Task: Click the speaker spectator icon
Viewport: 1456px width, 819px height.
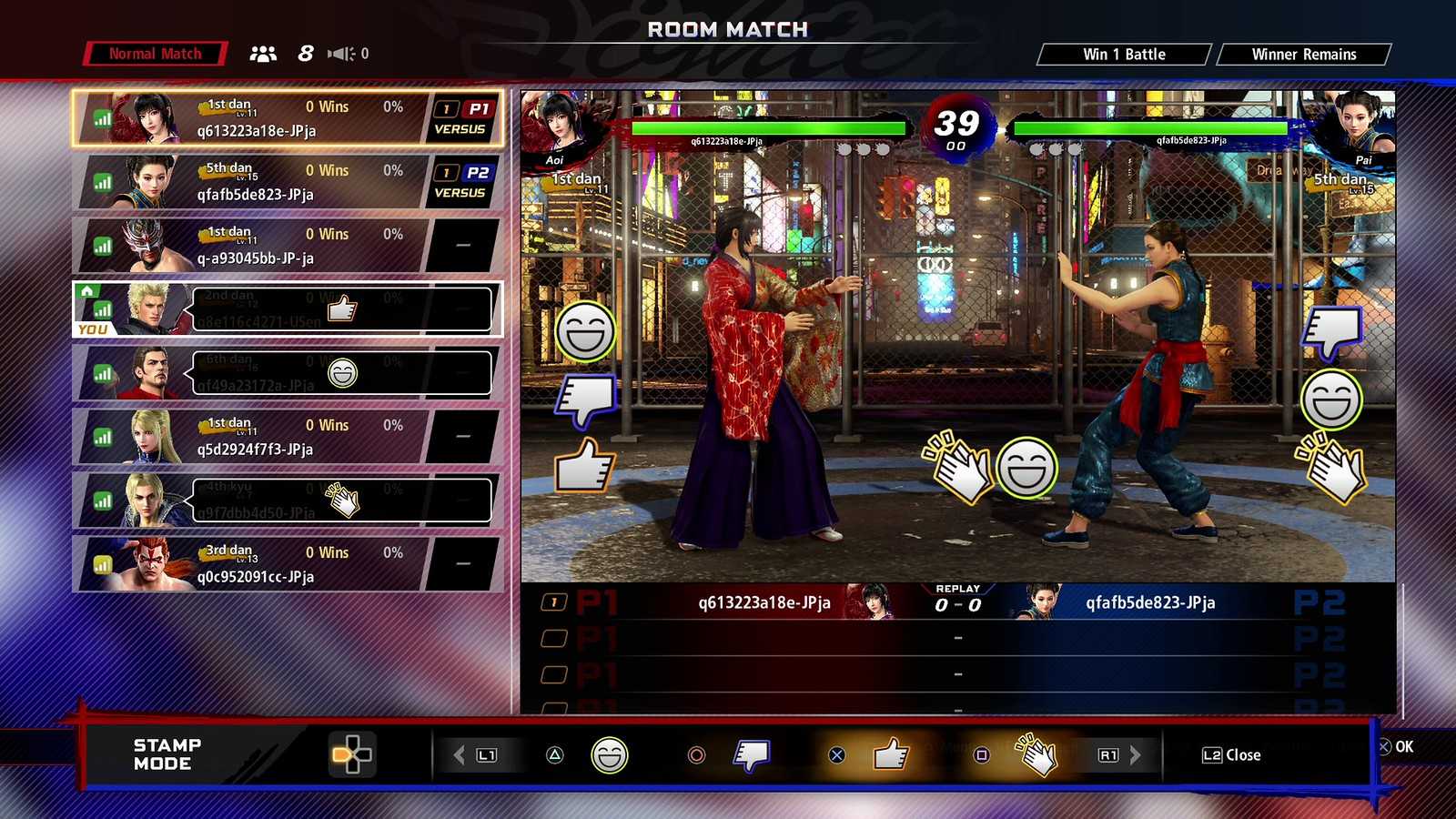Action: pos(341,54)
